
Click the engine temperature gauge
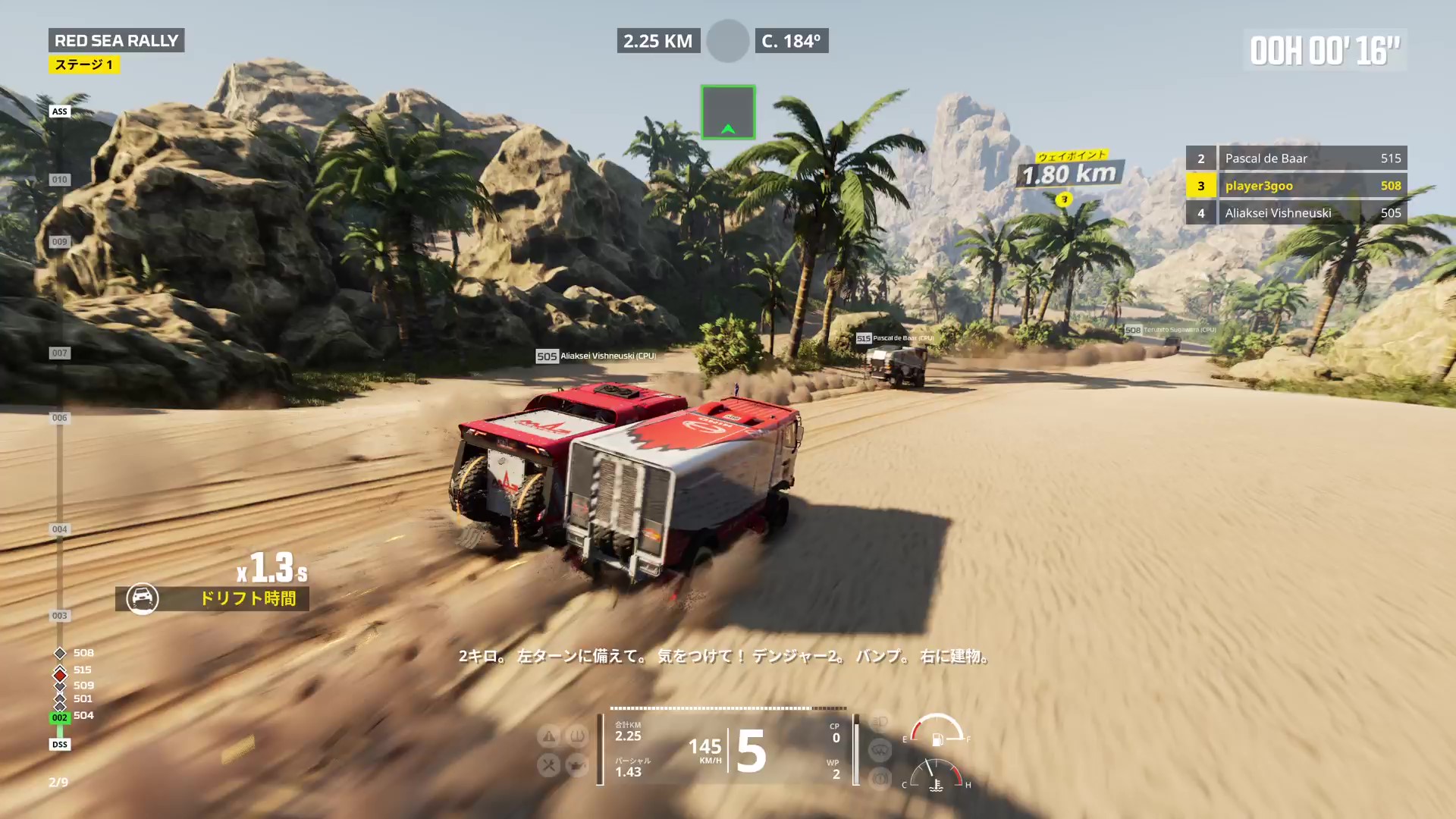937,776
